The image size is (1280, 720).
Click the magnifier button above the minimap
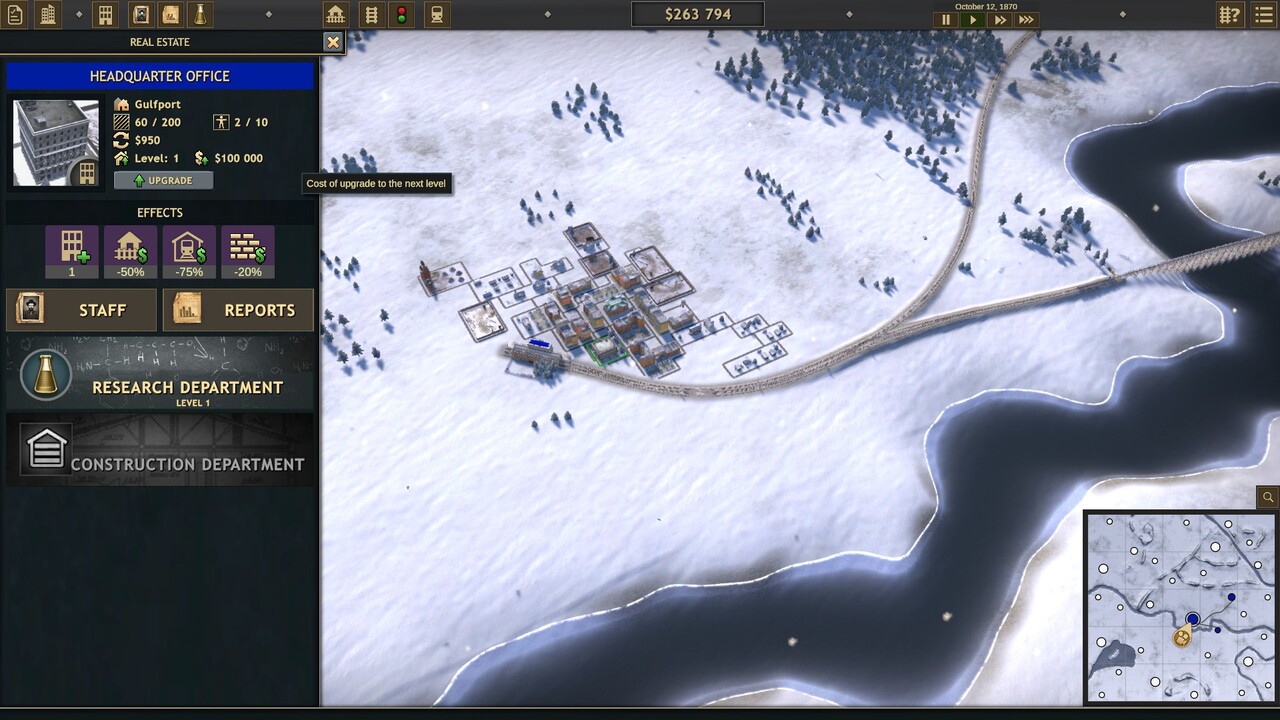(x=1267, y=497)
